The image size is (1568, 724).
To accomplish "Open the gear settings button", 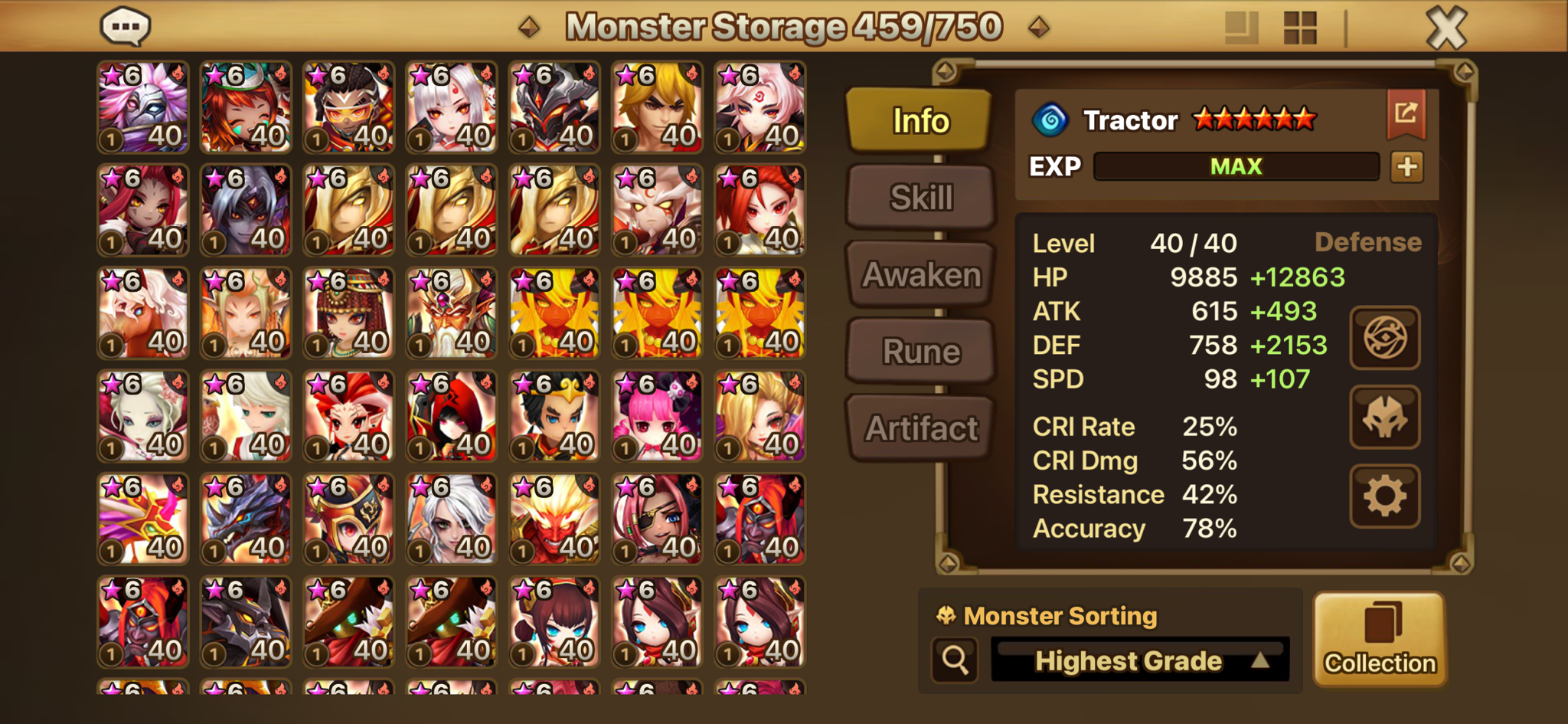I will [x=1384, y=496].
